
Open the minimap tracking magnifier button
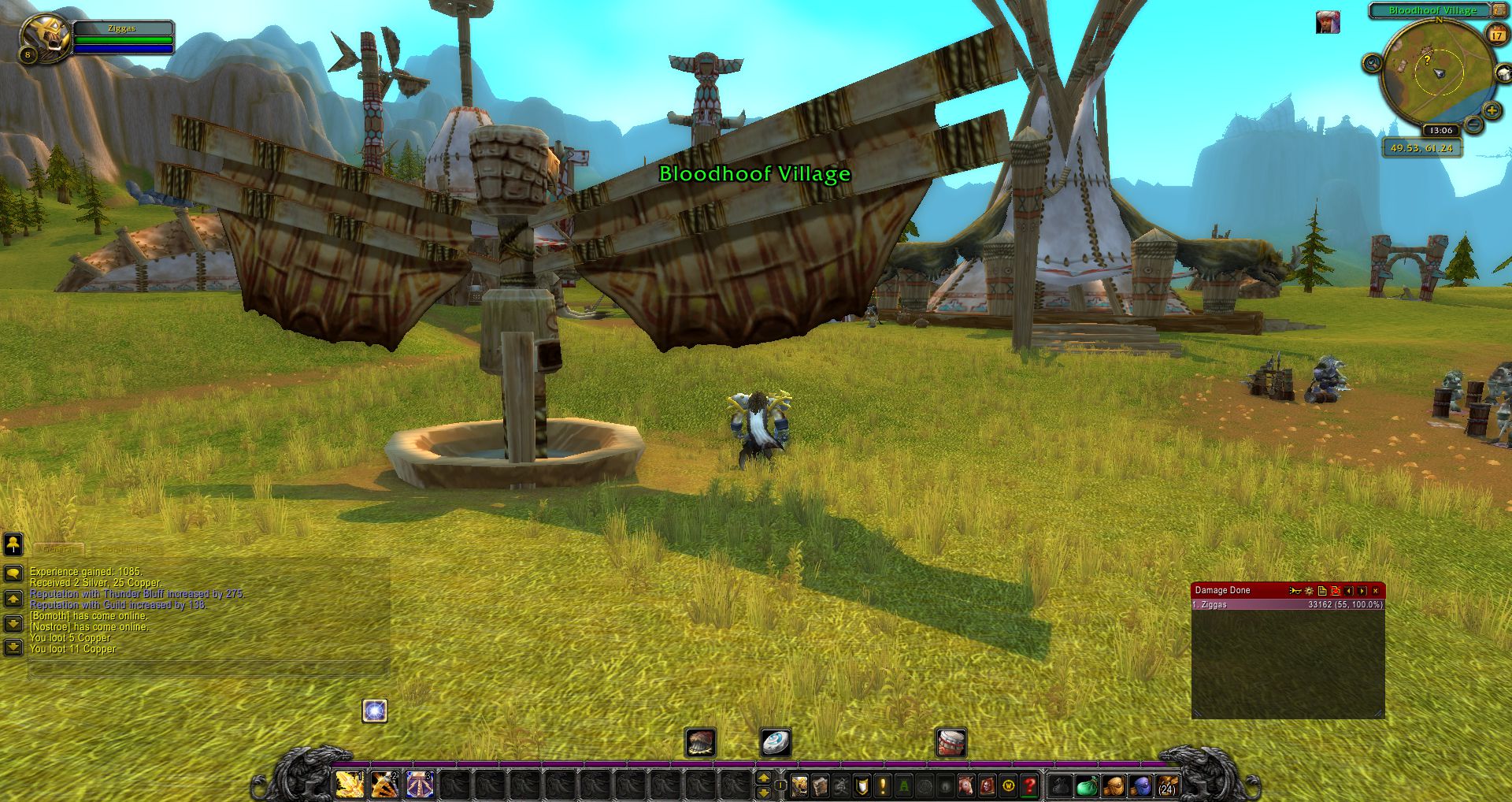1372,63
